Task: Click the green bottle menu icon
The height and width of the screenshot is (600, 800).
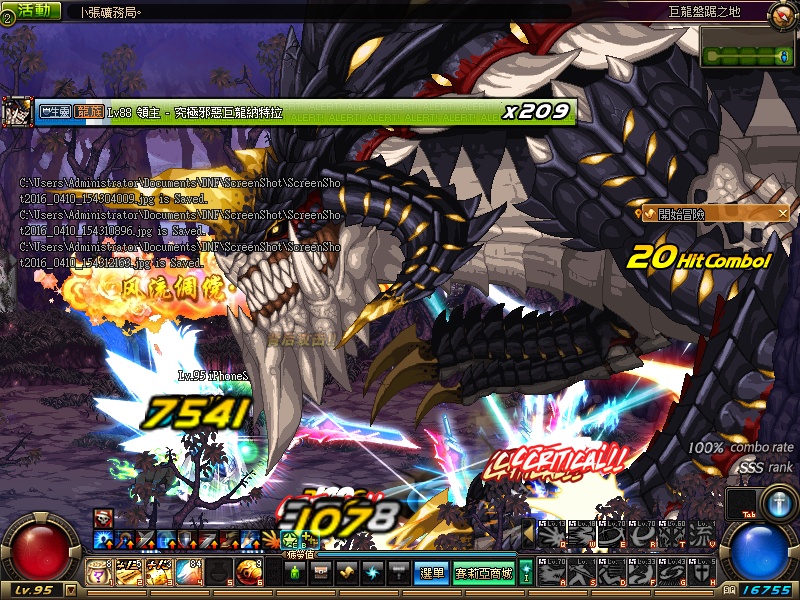Action: (x=295, y=573)
